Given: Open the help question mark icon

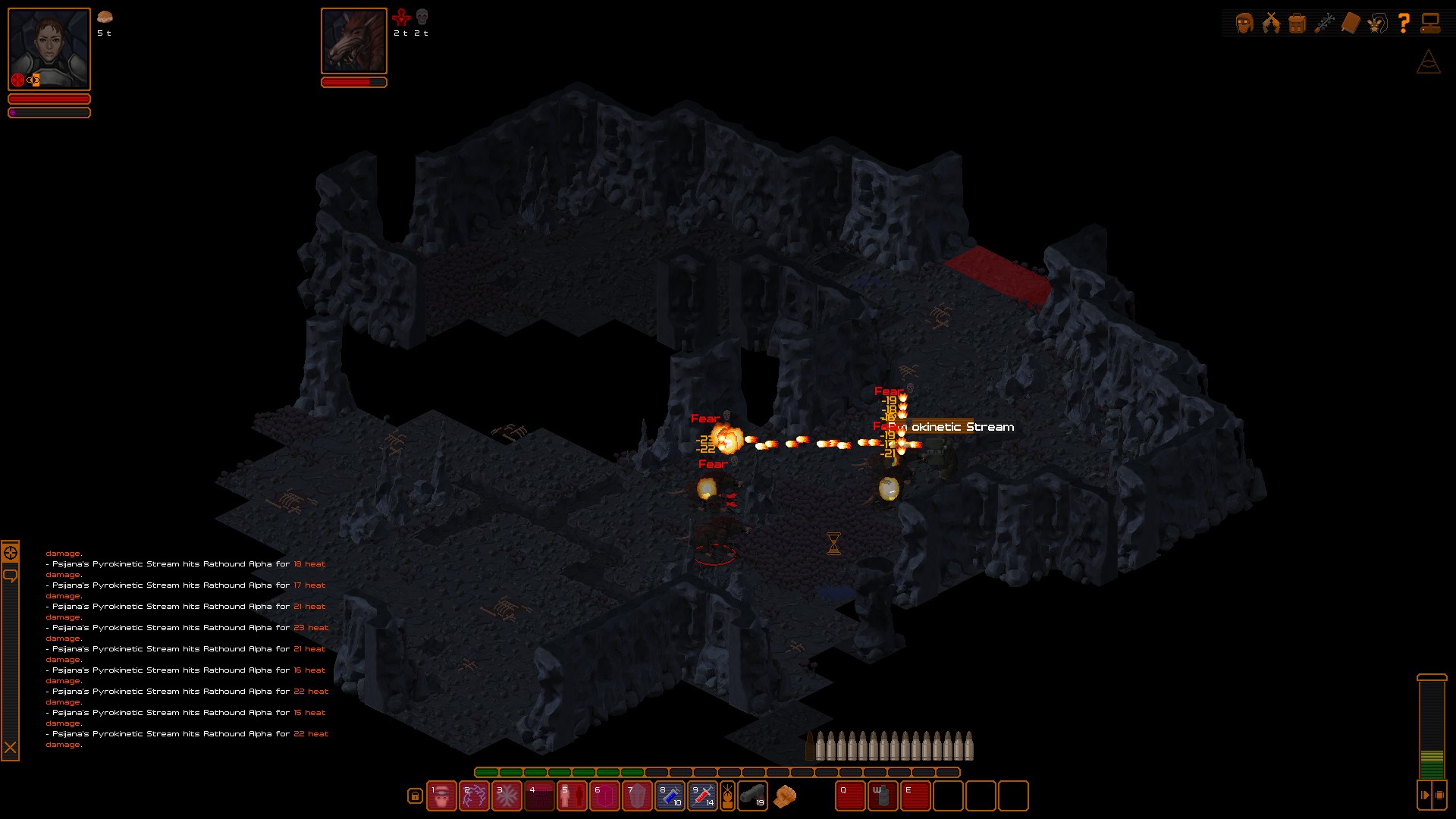Looking at the screenshot, I should coord(1404,23).
